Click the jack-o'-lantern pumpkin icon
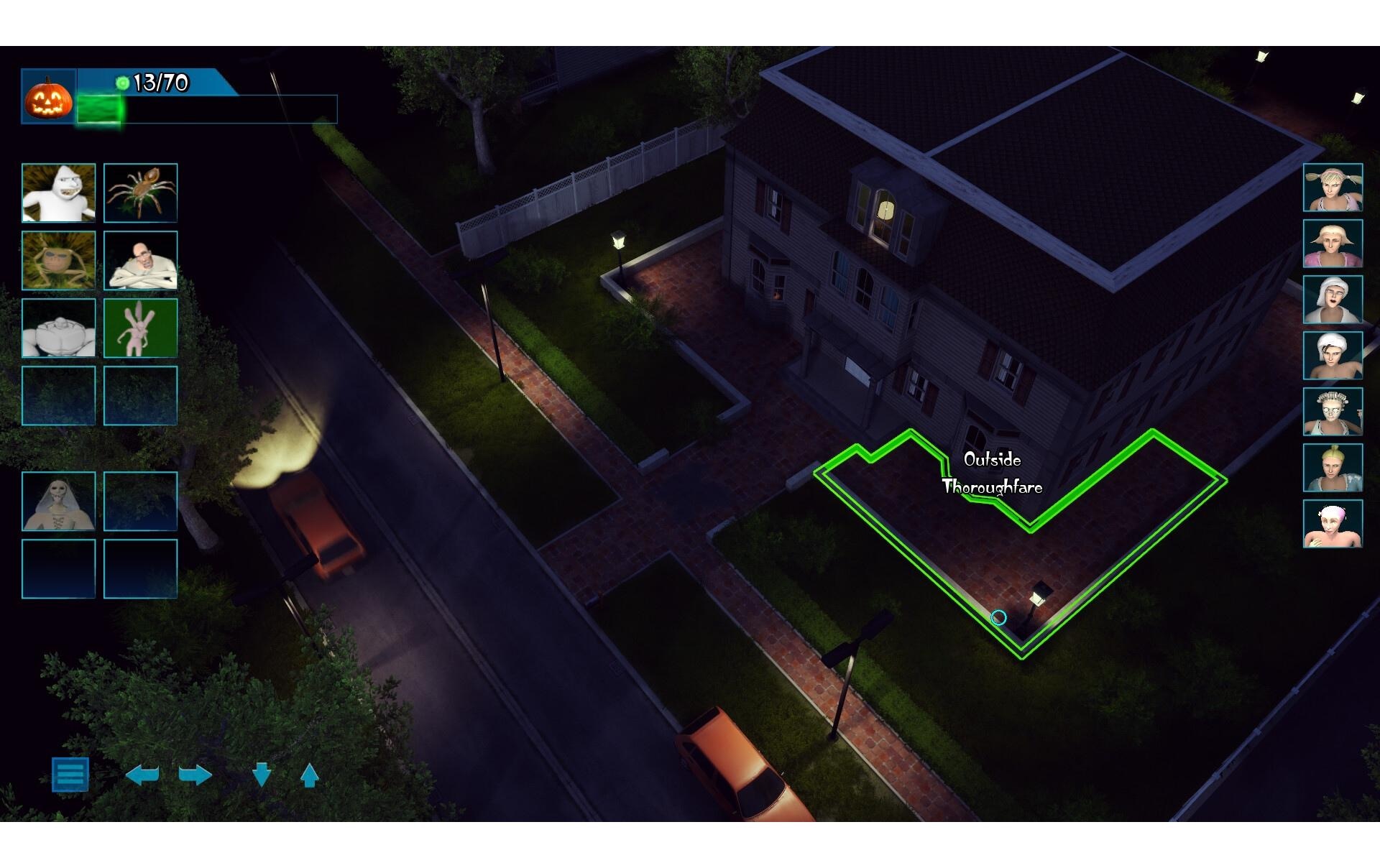Screen dimensions: 1380x868 pyautogui.click(x=49, y=97)
